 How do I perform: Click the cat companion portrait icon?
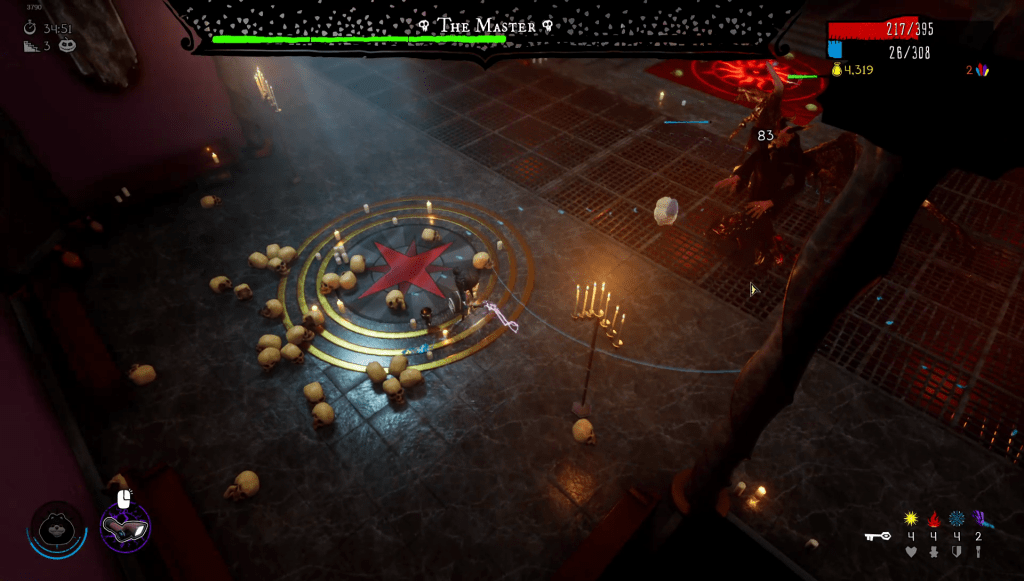57,526
